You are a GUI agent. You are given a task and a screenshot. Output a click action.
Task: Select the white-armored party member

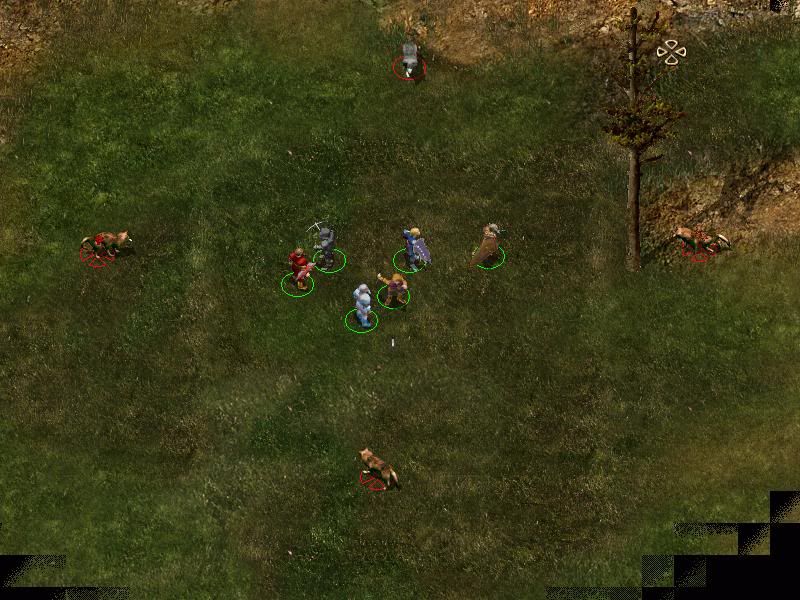click(363, 305)
